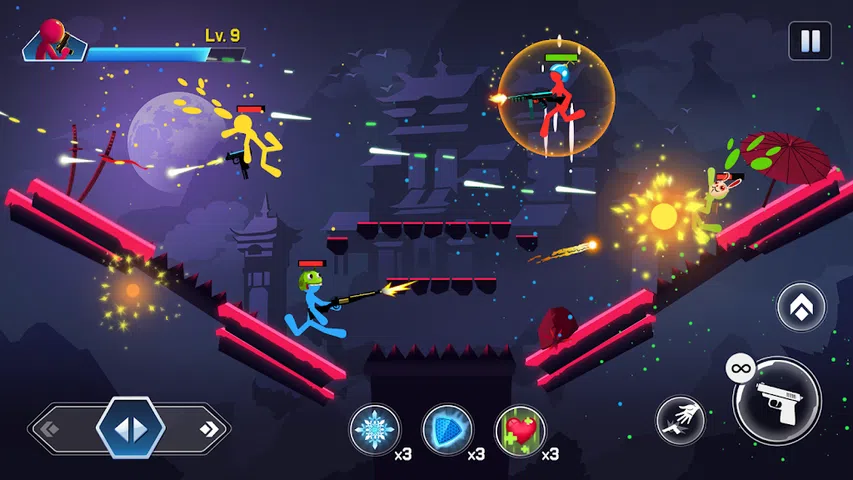Activate the blue shield power-up
Image resolution: width=853 pixels, height=480 pixels.
pos(447,429)
